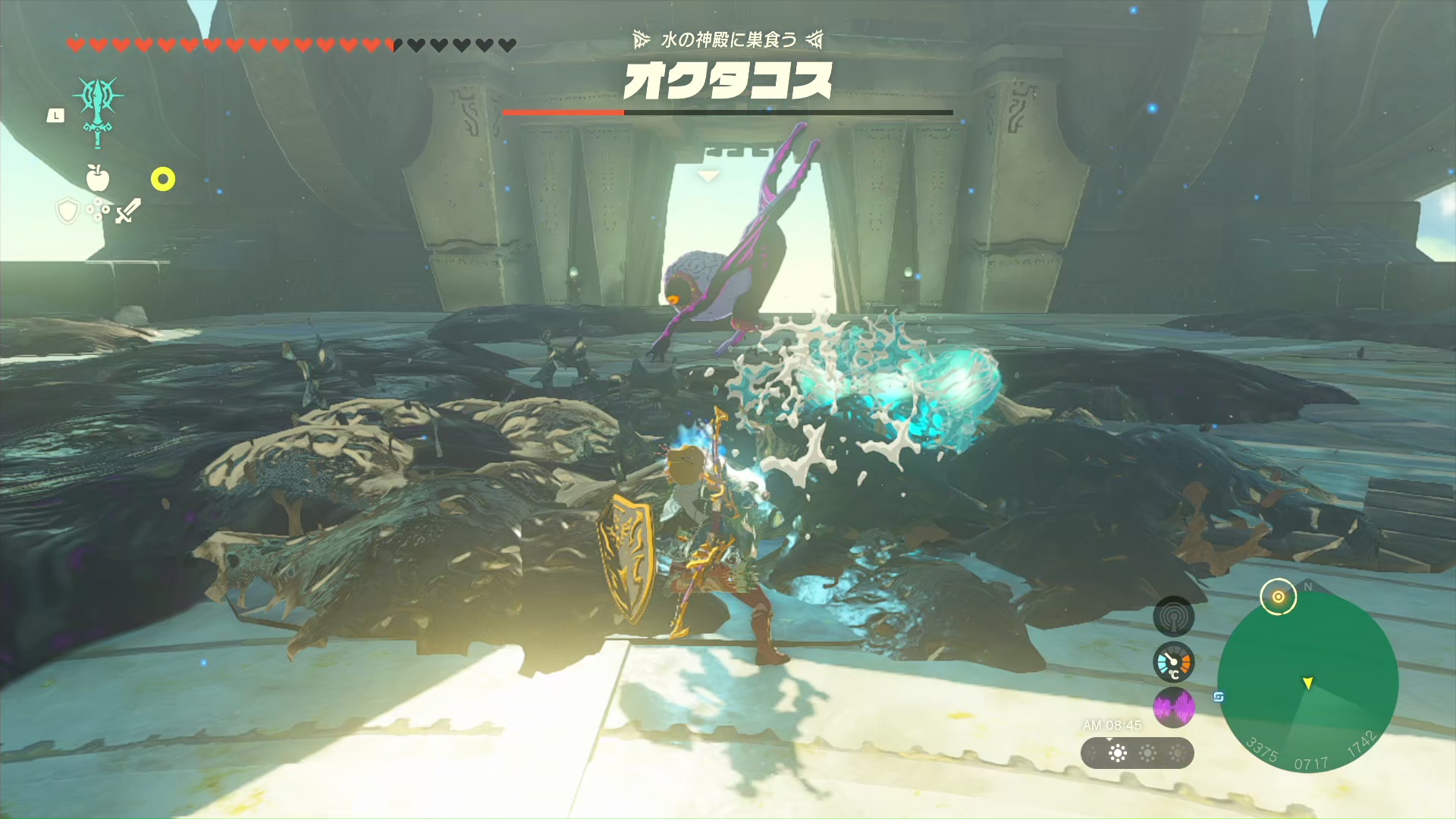Activate the sensor radar icon
This screenshot has height=819, width=1456.
click(1173, 617)
